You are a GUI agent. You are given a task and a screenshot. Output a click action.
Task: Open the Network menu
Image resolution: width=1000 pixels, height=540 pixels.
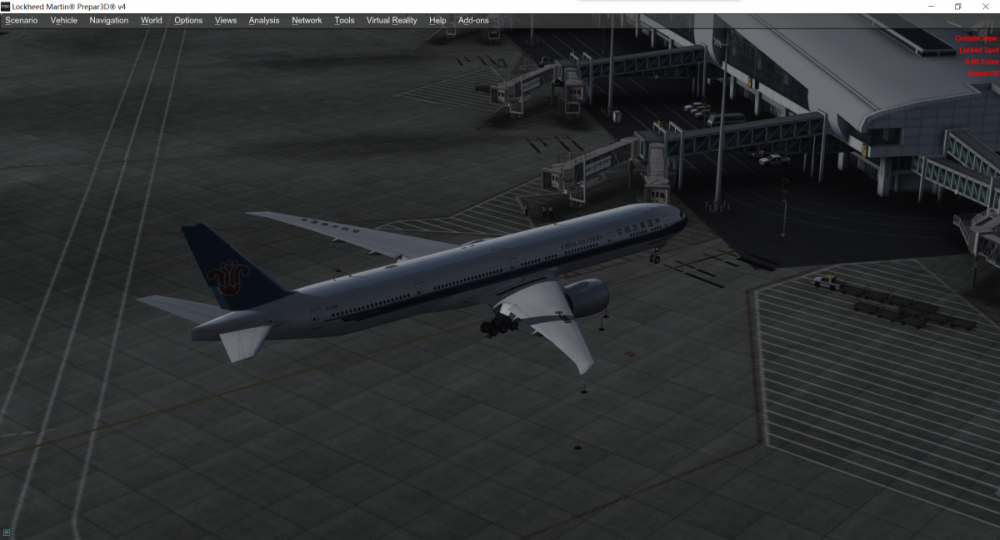click(307, 20)
